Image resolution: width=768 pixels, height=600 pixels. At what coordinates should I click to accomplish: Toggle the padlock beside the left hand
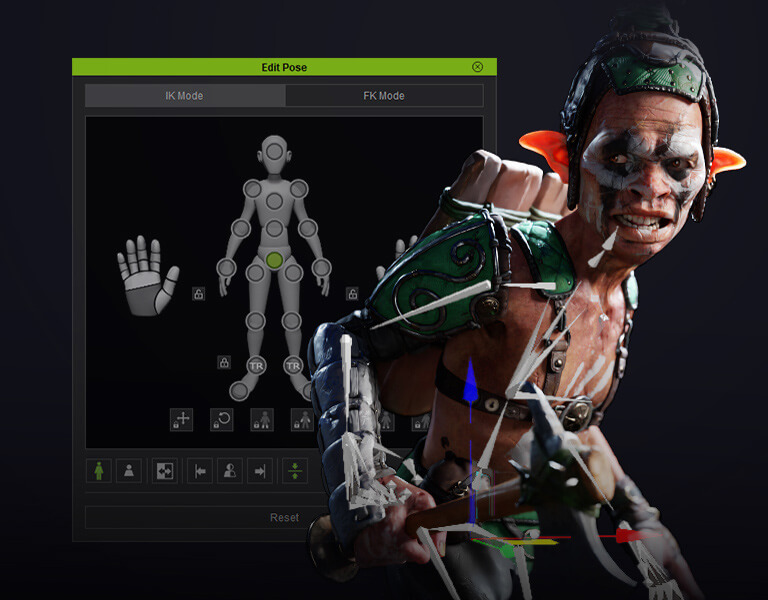199,293
